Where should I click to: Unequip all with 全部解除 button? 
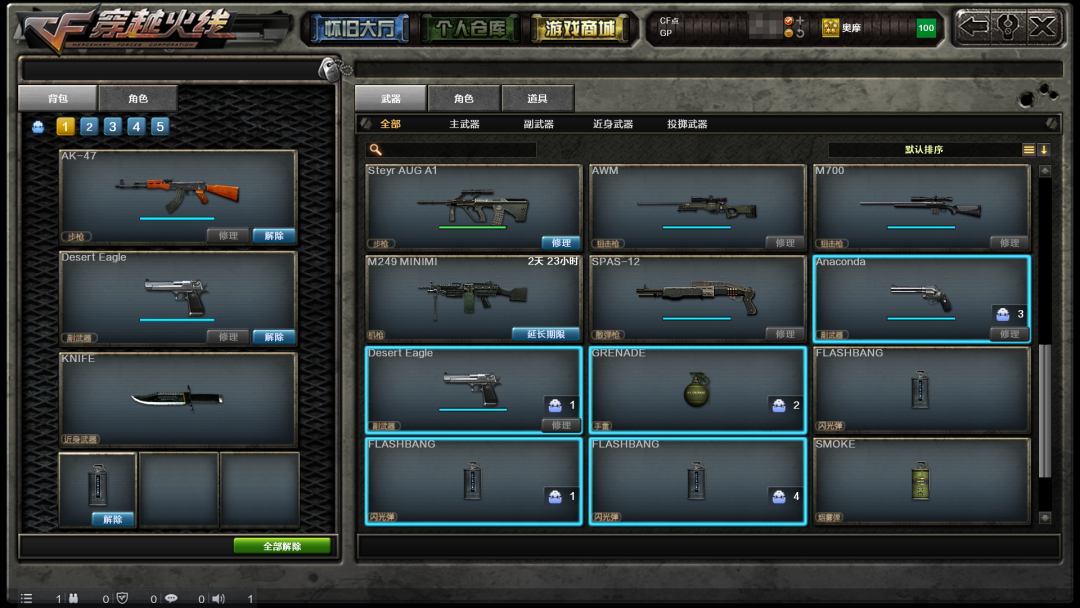coord(282,546)
